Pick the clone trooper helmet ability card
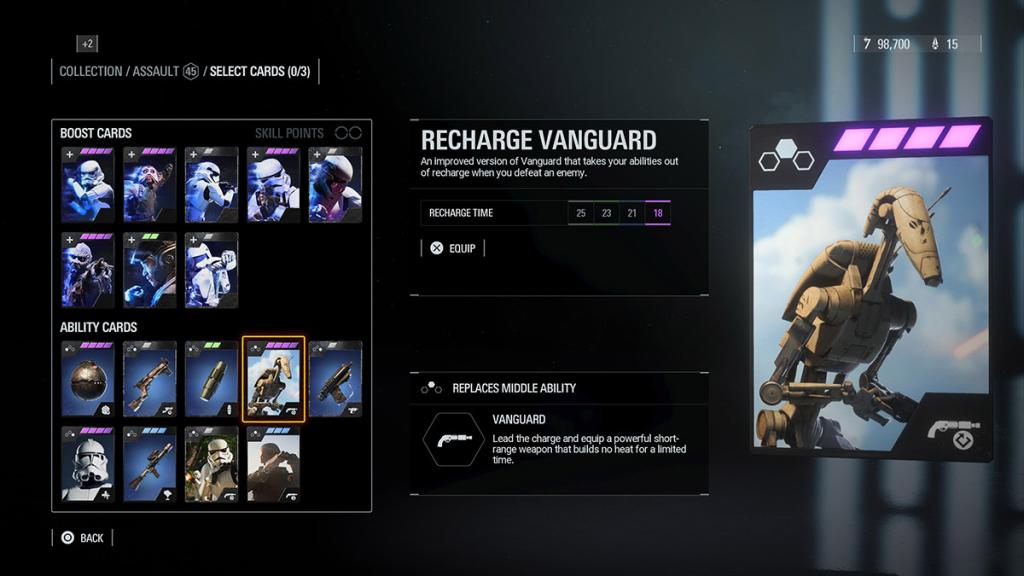 click(x=88, y=464)
